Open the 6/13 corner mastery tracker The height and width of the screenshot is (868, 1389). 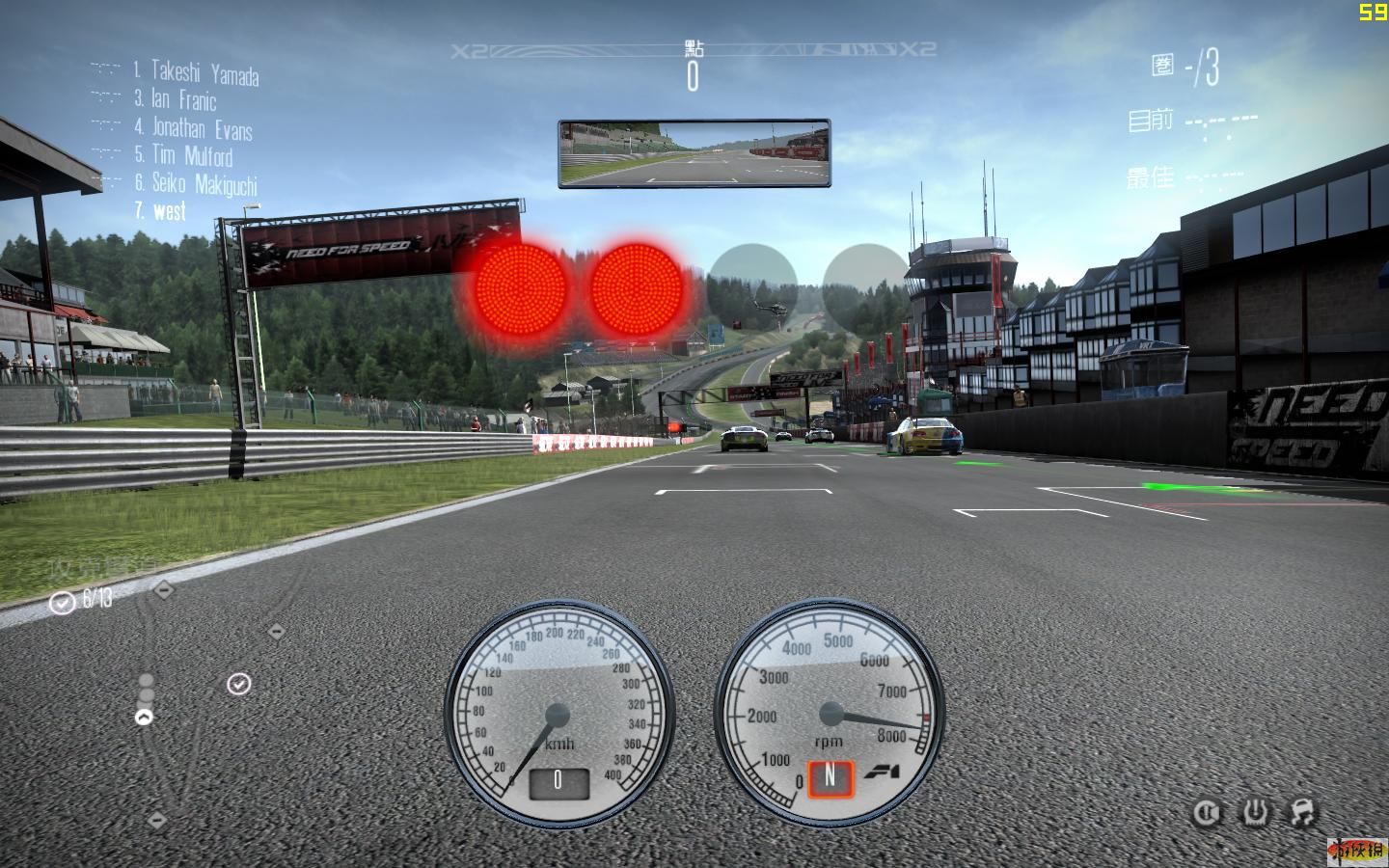click(x=83, y=600)
